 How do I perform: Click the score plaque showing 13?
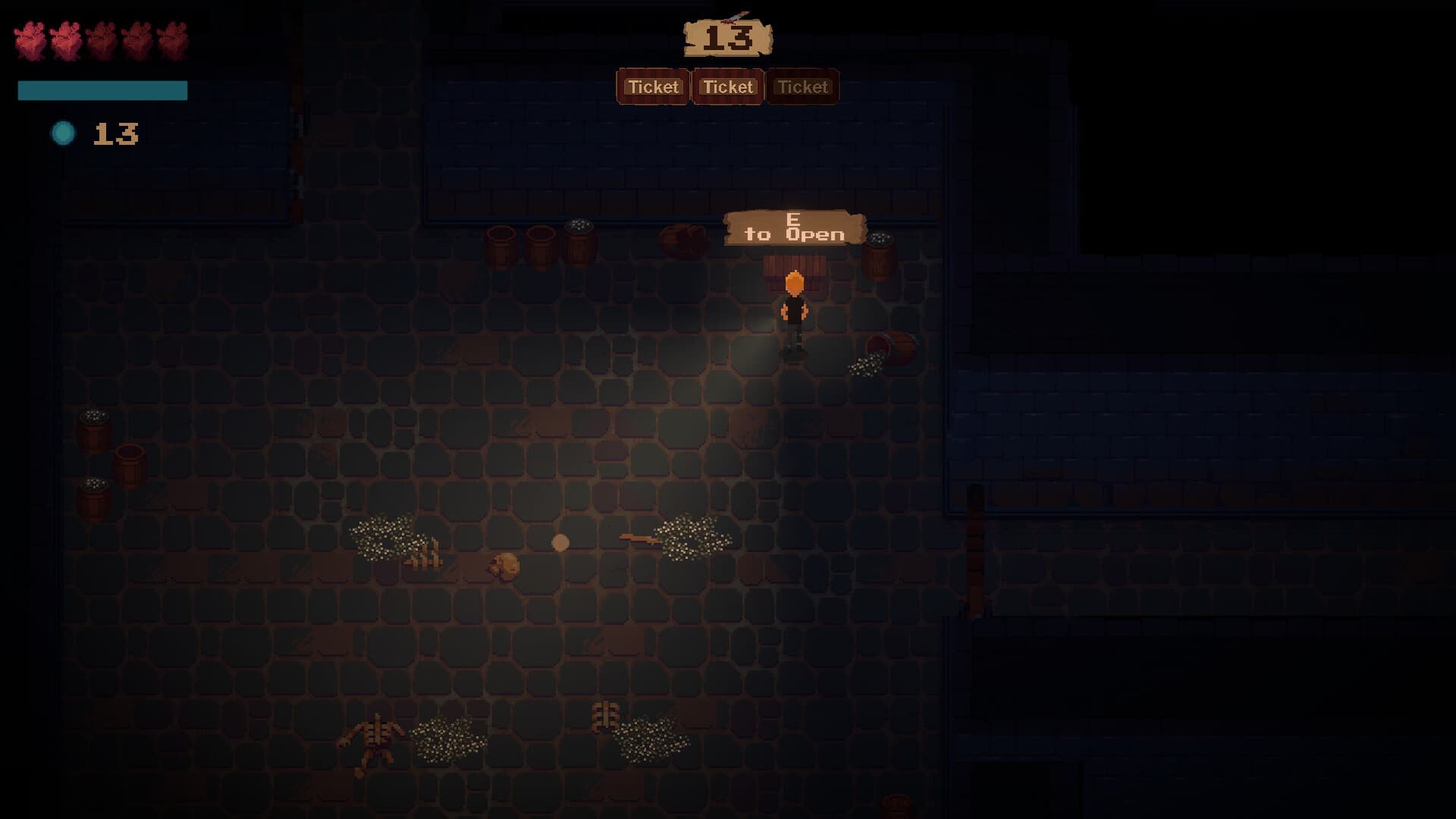point(727,36)
